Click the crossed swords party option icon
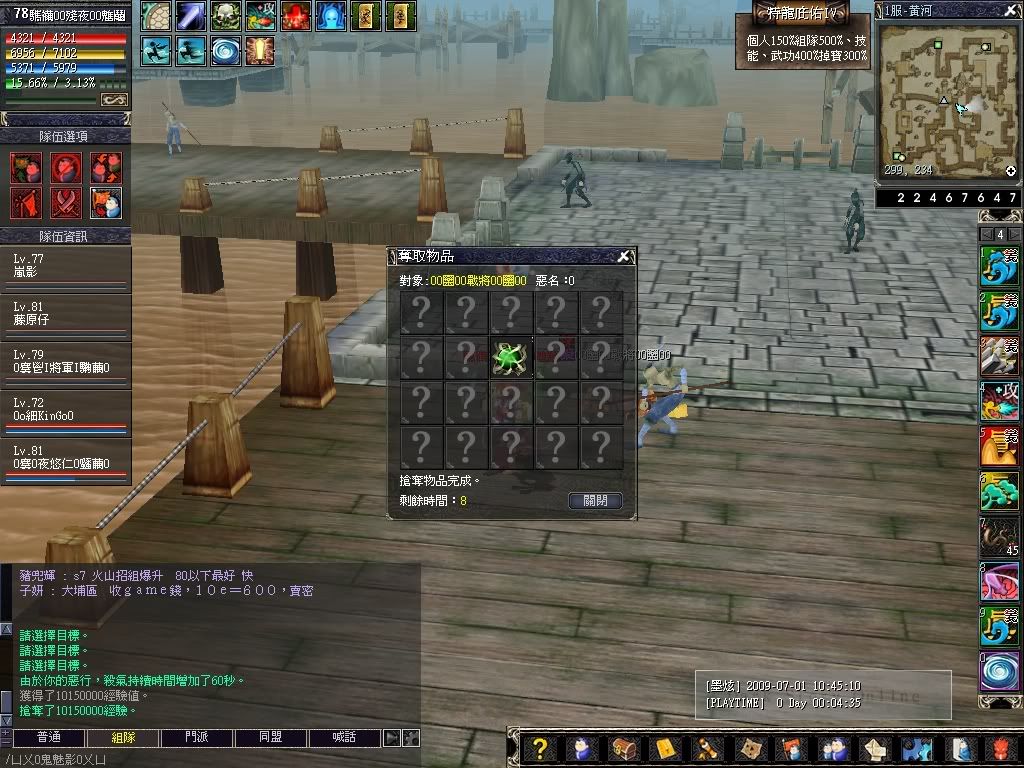 [x=66, y=202]
